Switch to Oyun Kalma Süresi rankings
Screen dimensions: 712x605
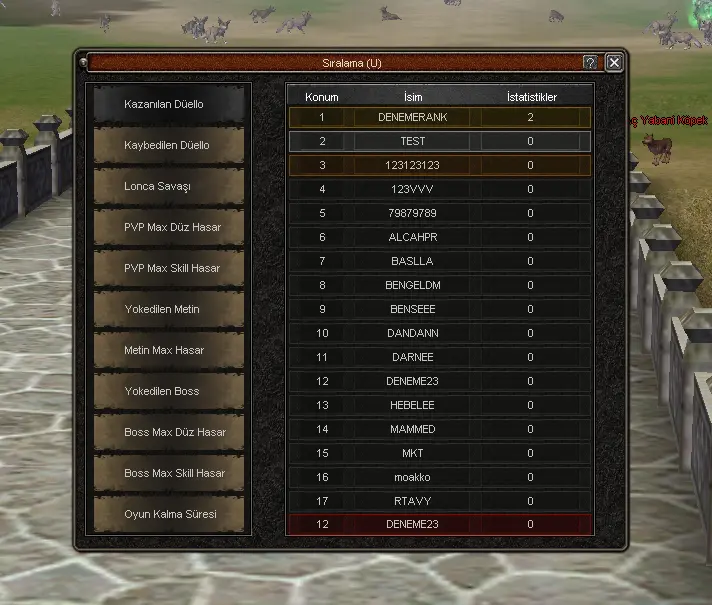(x=168, y=514)
